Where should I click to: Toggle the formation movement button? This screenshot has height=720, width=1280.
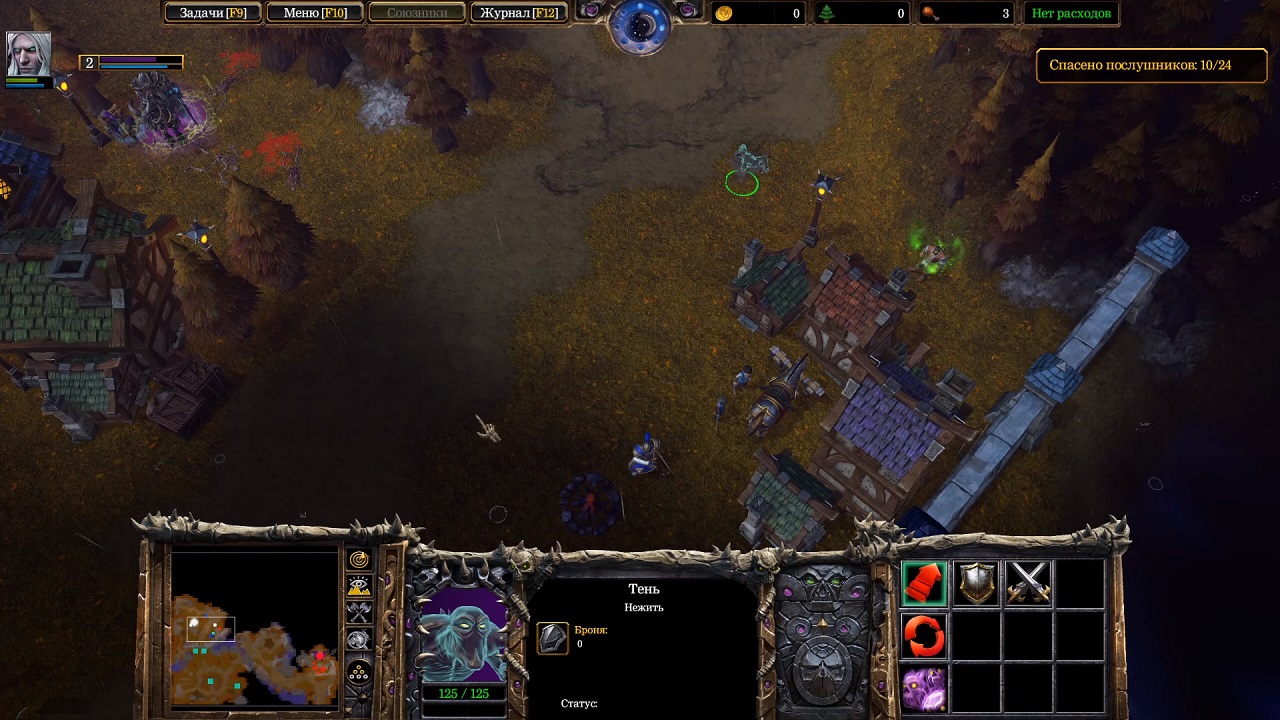point(359,673)
